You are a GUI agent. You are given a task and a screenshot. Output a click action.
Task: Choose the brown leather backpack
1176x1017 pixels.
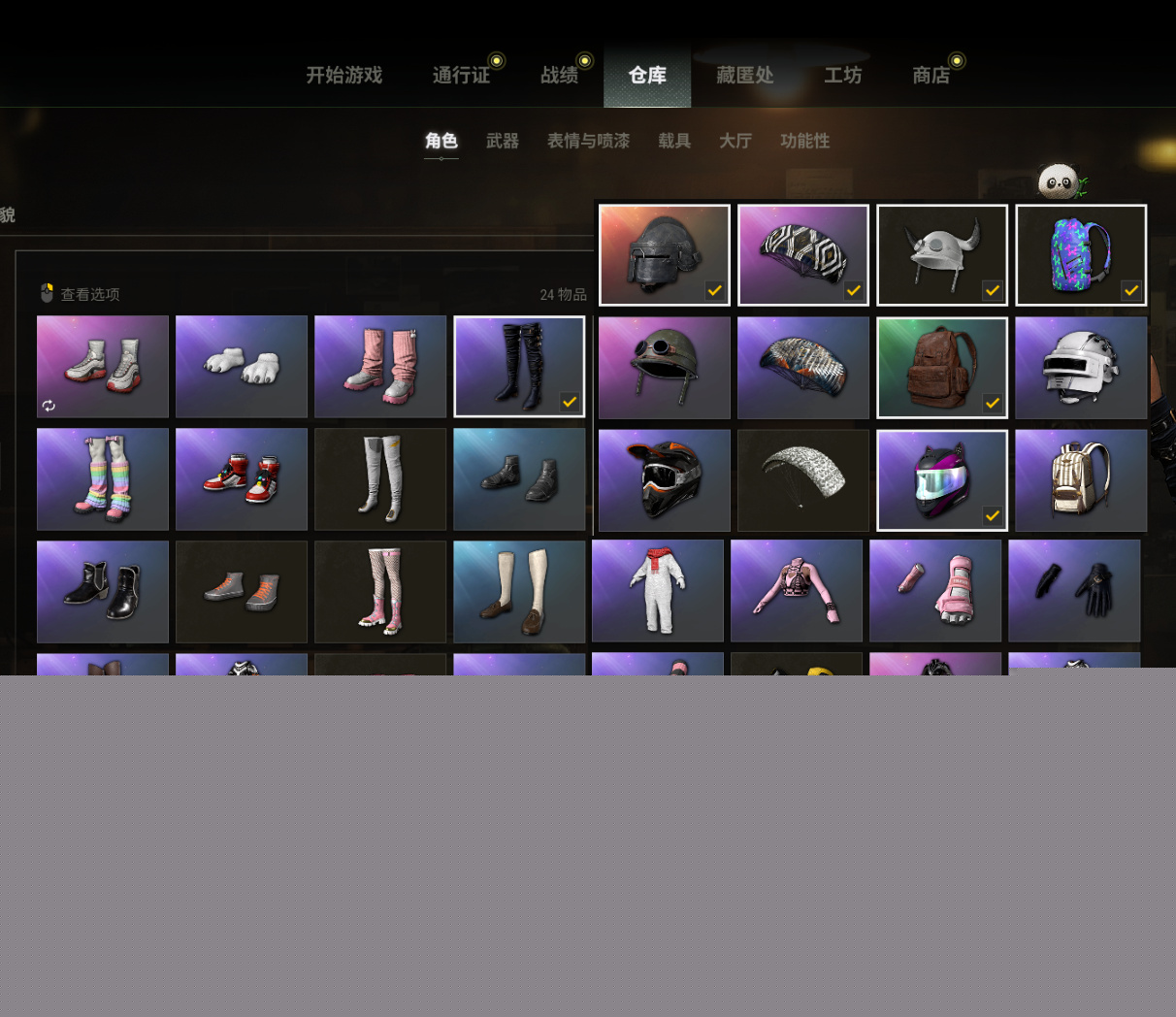(x=942, y=368)
